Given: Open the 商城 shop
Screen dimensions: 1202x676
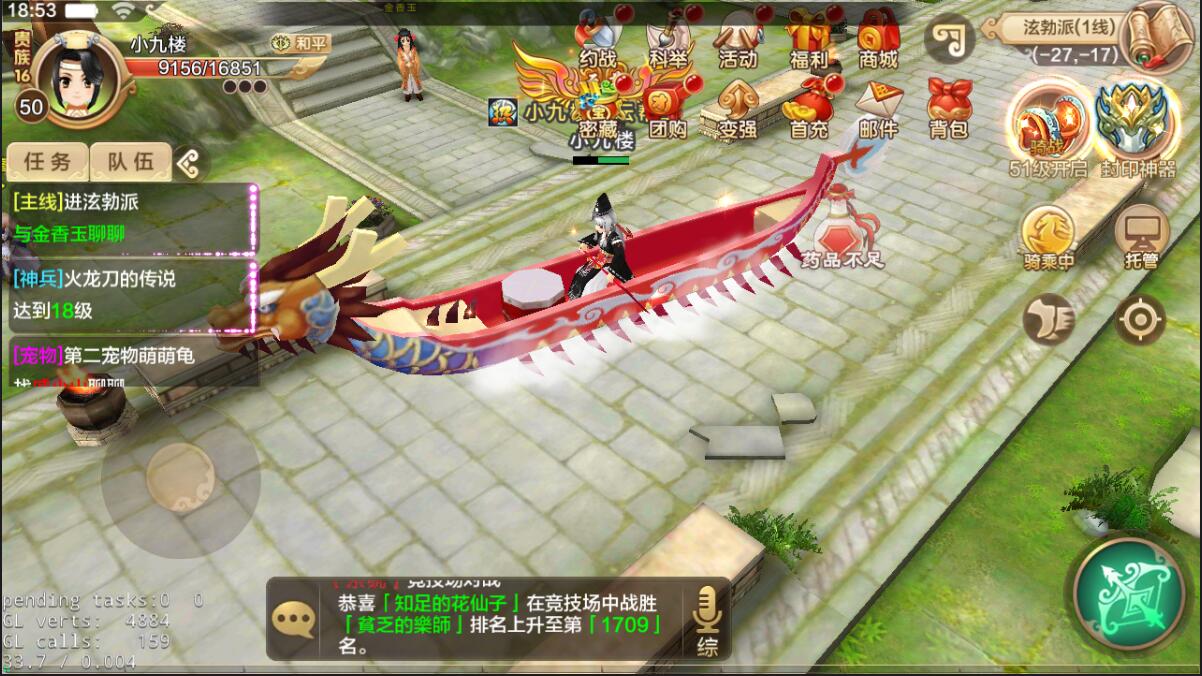Looking at the screenshot, I should click(878, 38).
